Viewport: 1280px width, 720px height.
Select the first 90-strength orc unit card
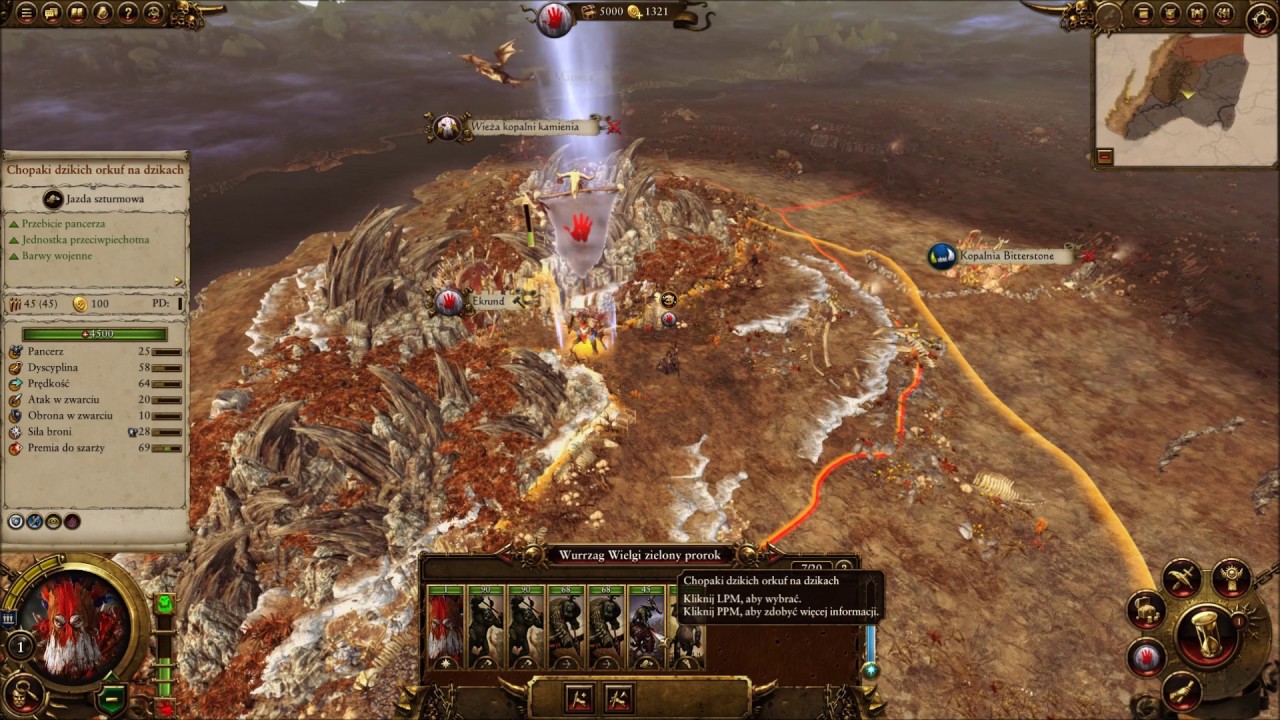486,627
